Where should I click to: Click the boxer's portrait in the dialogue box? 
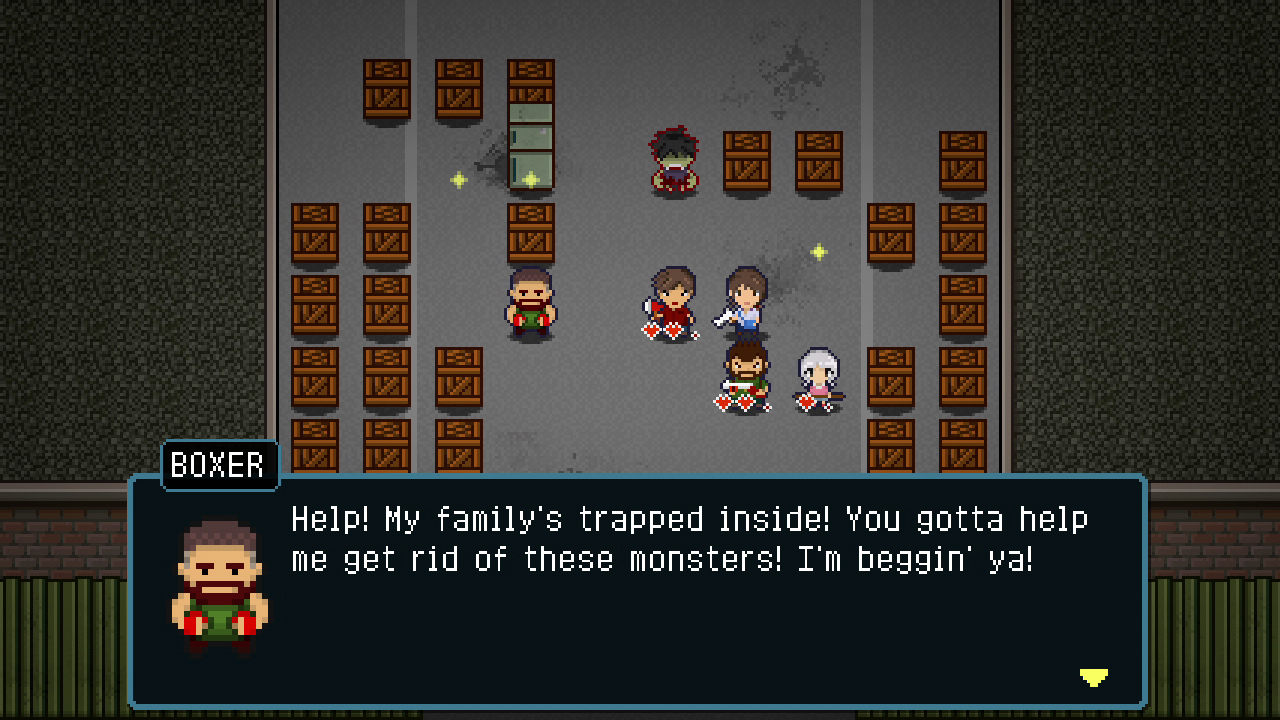tap(216, 585)
